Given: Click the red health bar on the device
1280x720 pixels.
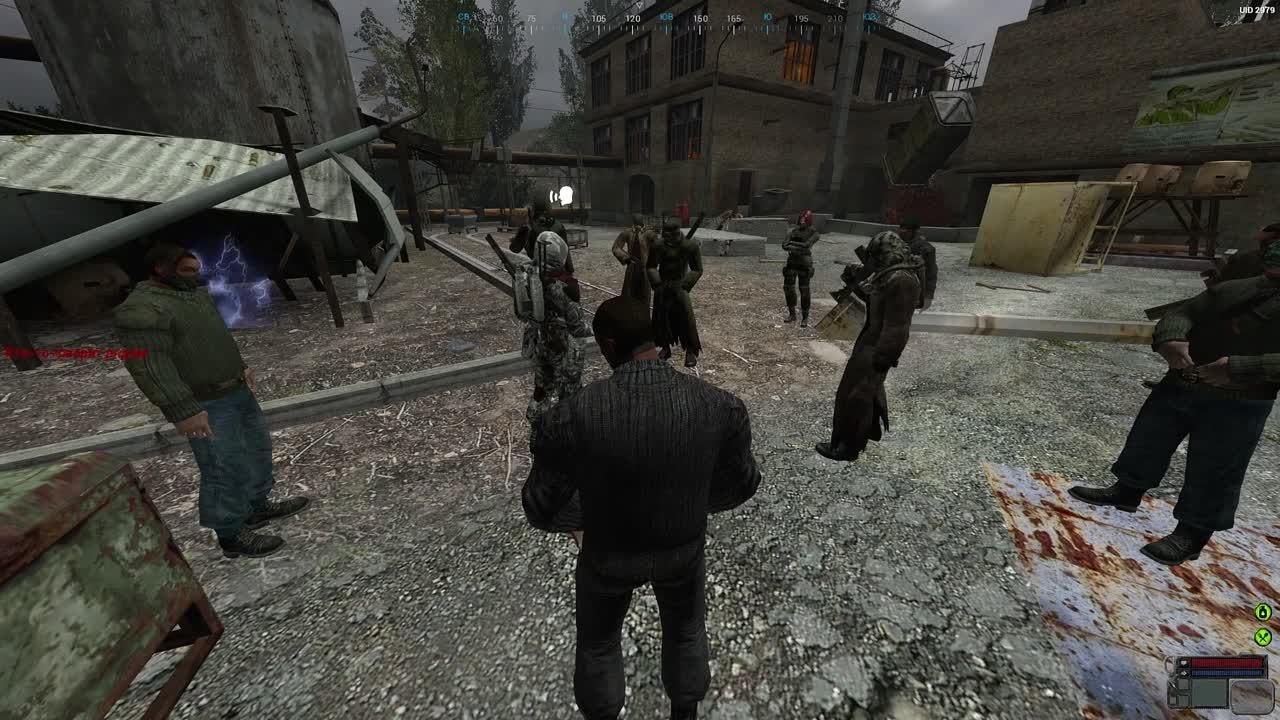Looking at the screenshot, I should 1225,661.
